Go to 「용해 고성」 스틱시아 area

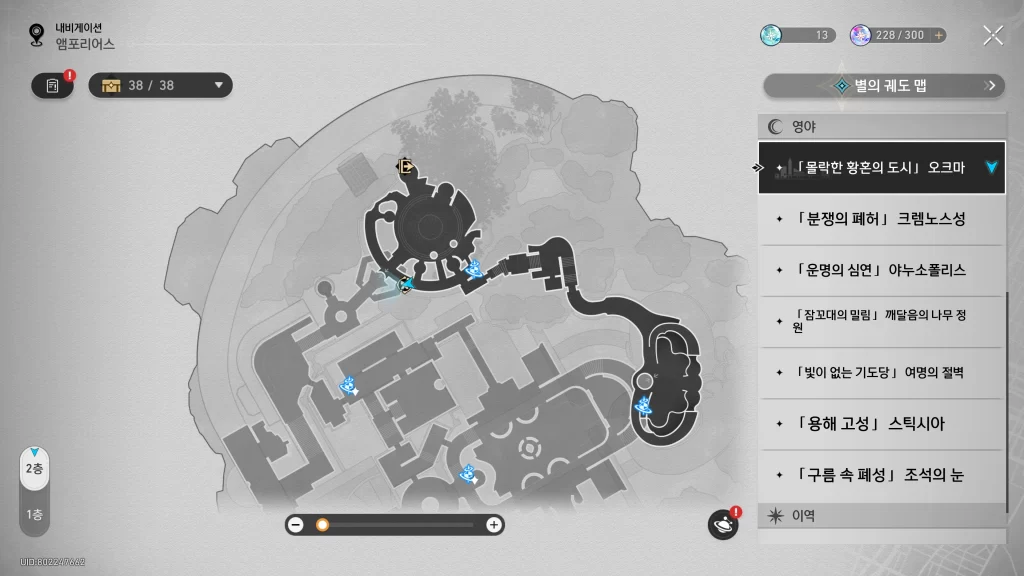pos(880,424)
